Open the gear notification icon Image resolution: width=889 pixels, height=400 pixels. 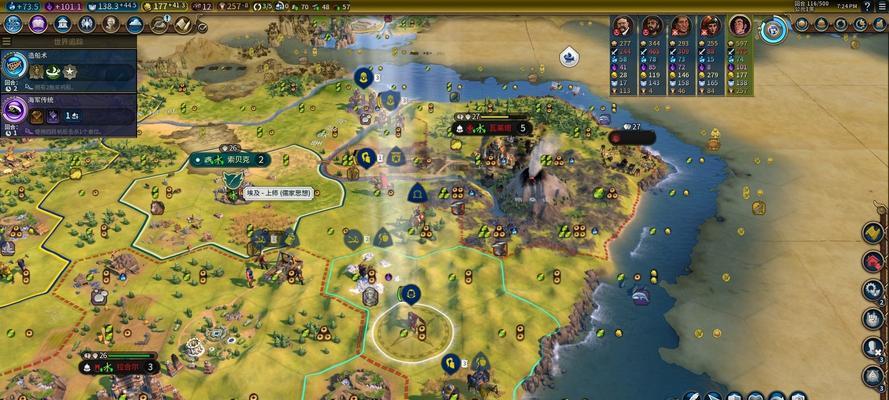pos(873,290)
